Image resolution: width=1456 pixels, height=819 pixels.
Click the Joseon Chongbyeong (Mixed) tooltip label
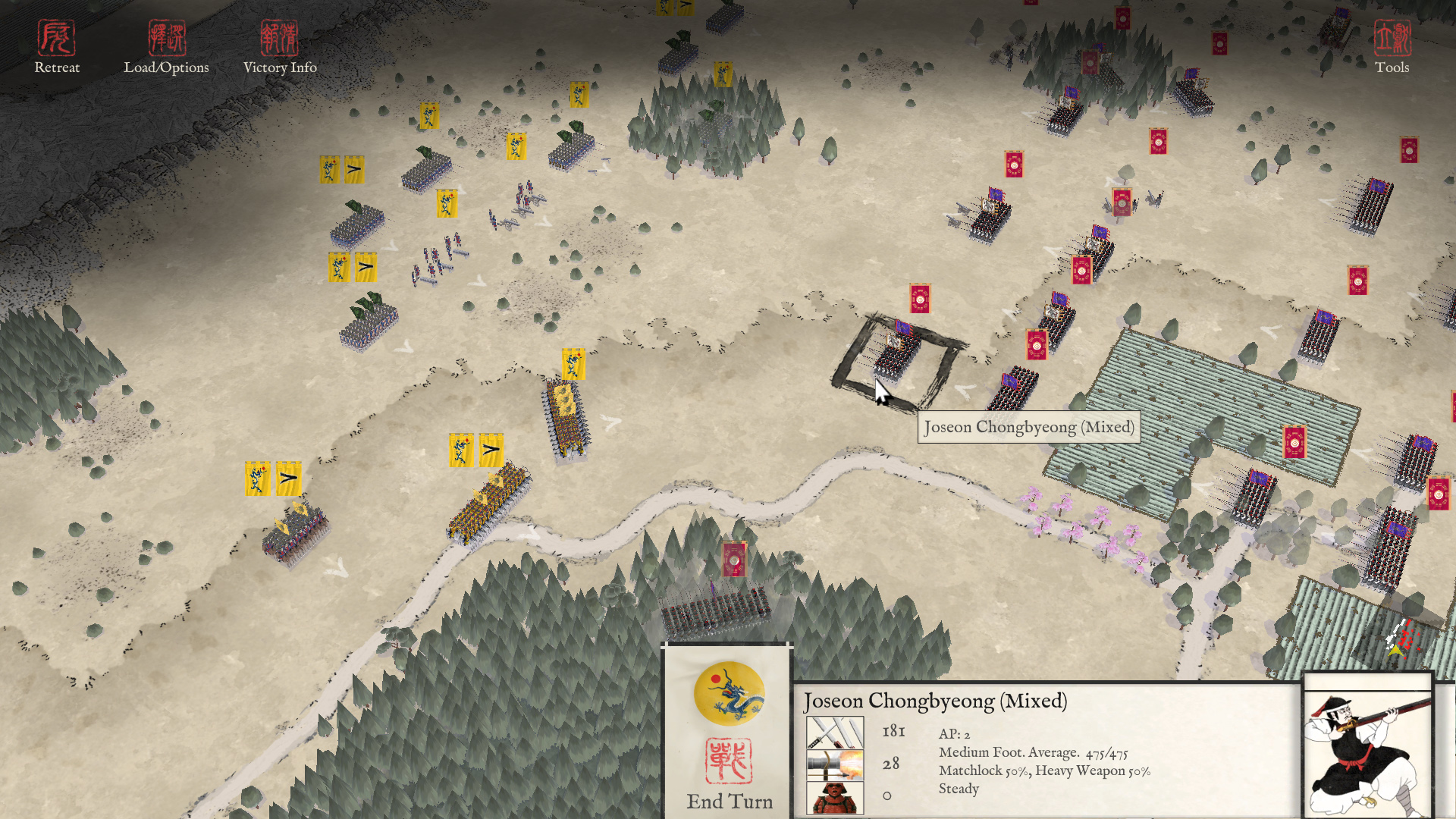tap(1028, 427)
